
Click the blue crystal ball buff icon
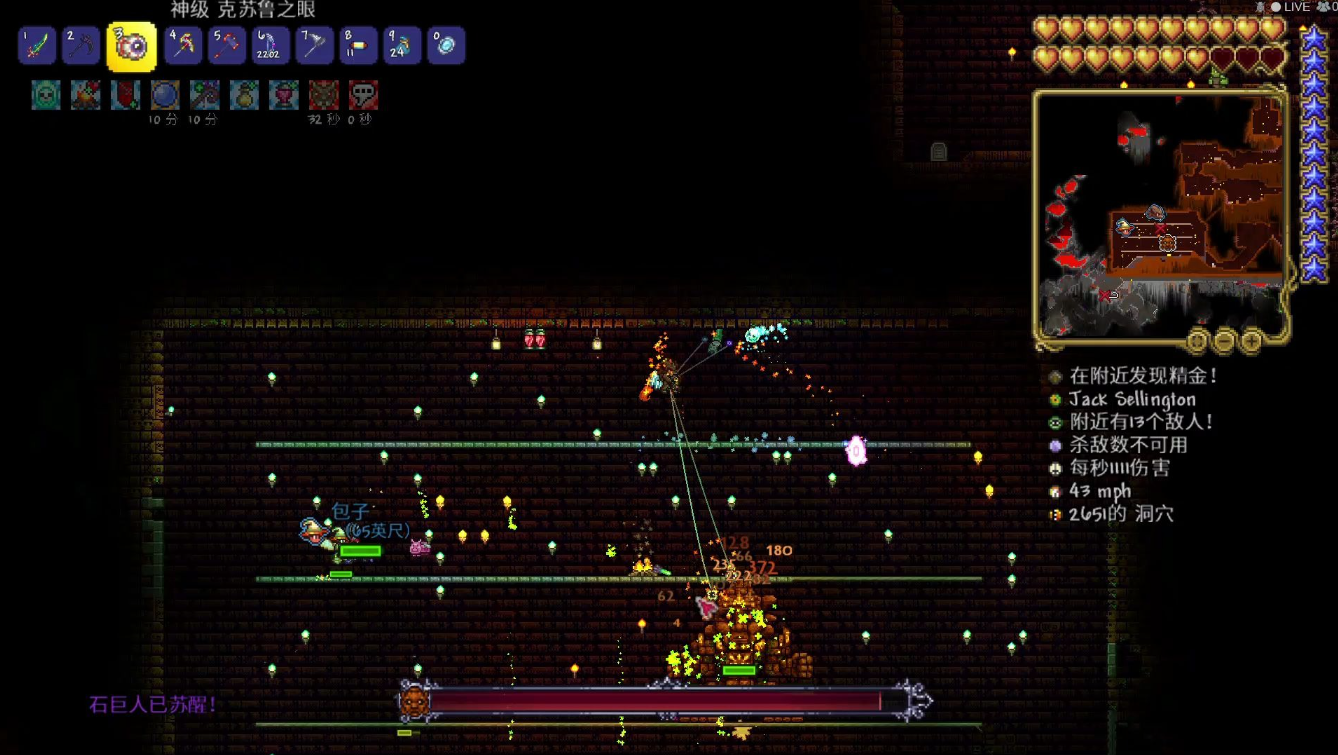pyautogui.click(x=165, y=95)
